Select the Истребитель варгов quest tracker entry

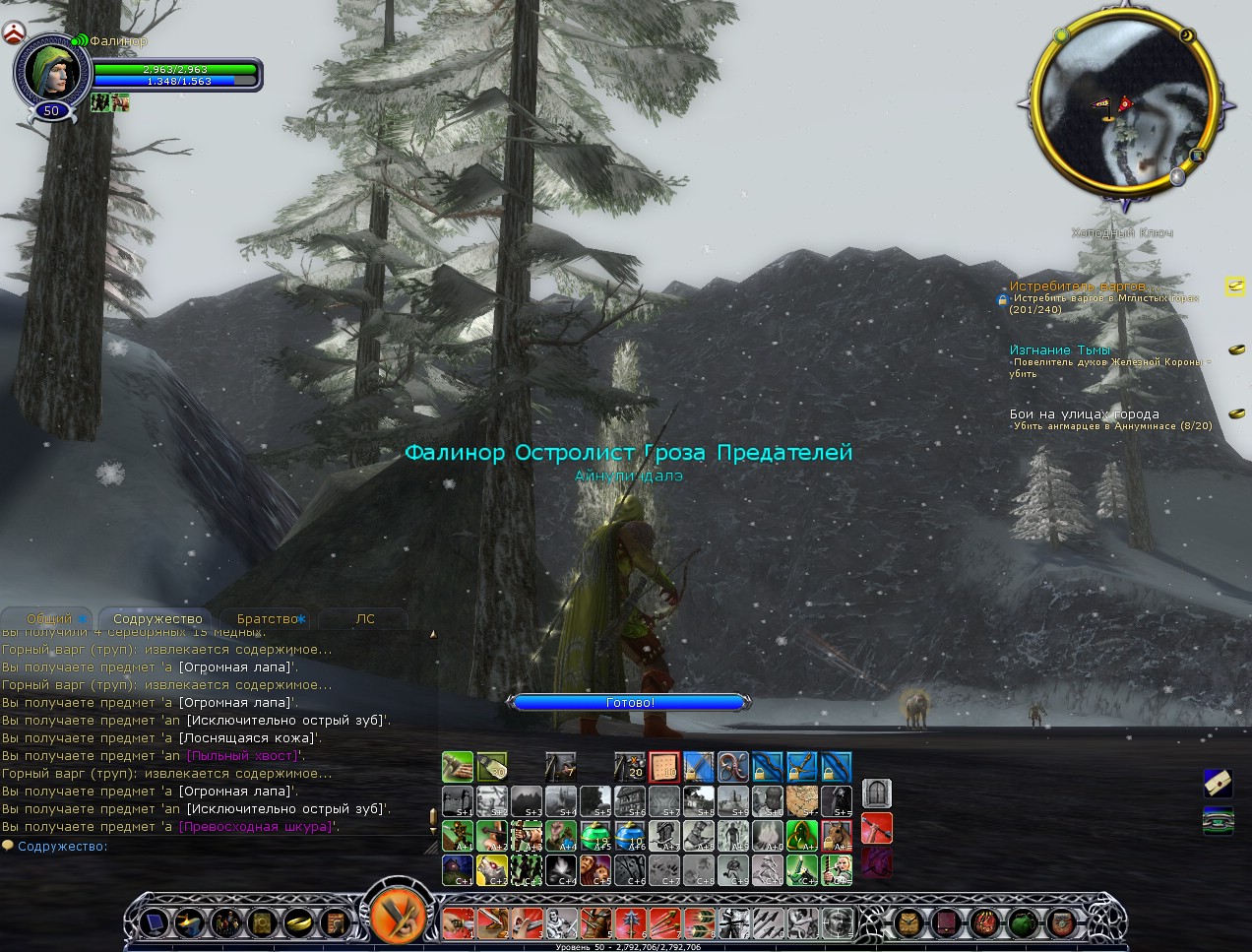pyautogui.click(x=1078, y=286)
